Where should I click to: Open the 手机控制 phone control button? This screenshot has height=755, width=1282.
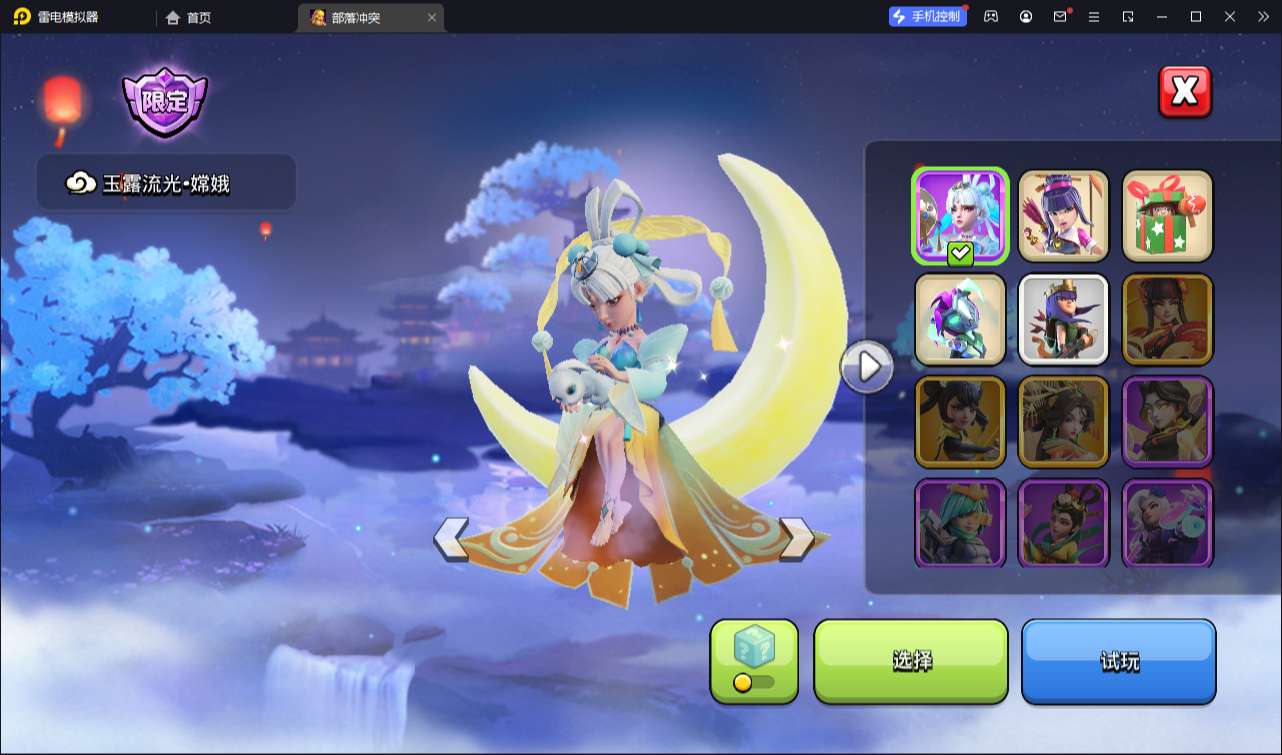(x=928, y=16)
